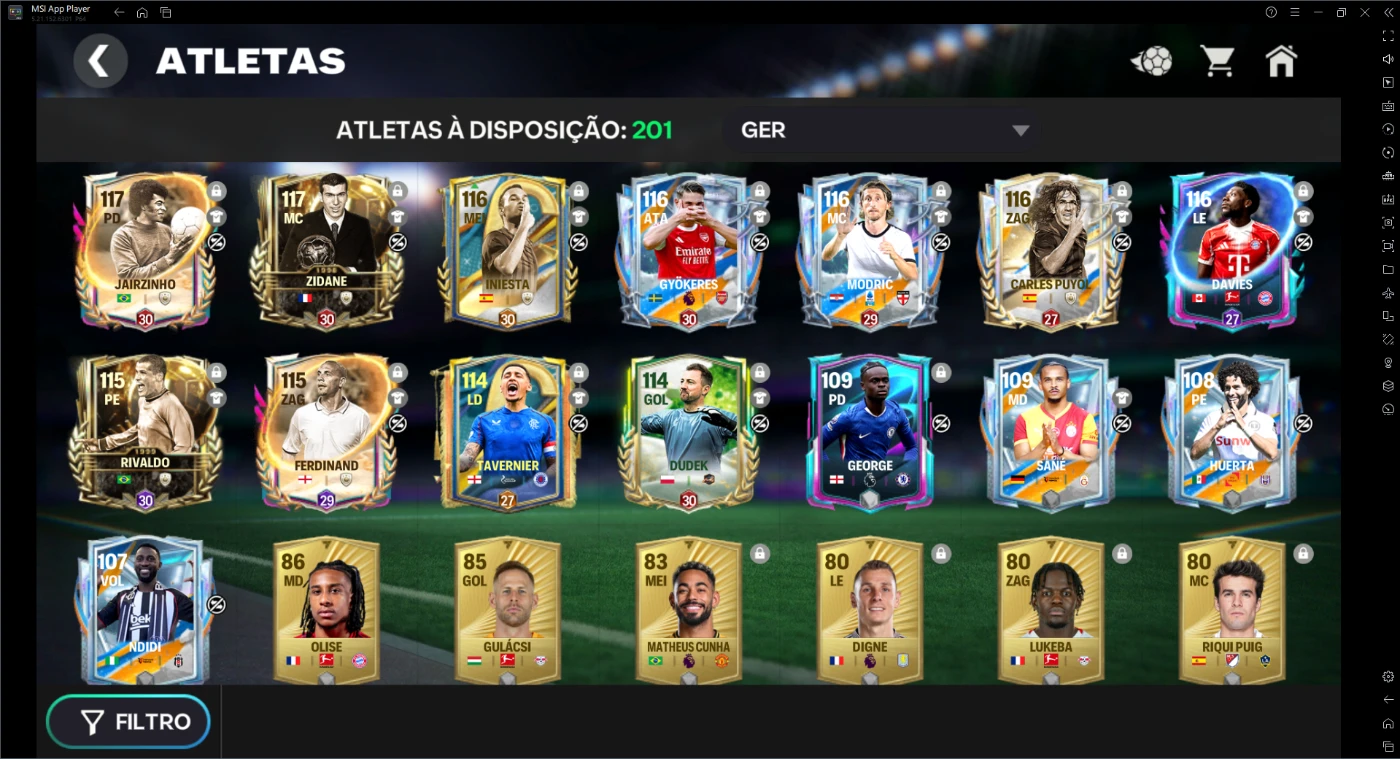Select the flaming football icon in the header

(x=1151, y=60)
